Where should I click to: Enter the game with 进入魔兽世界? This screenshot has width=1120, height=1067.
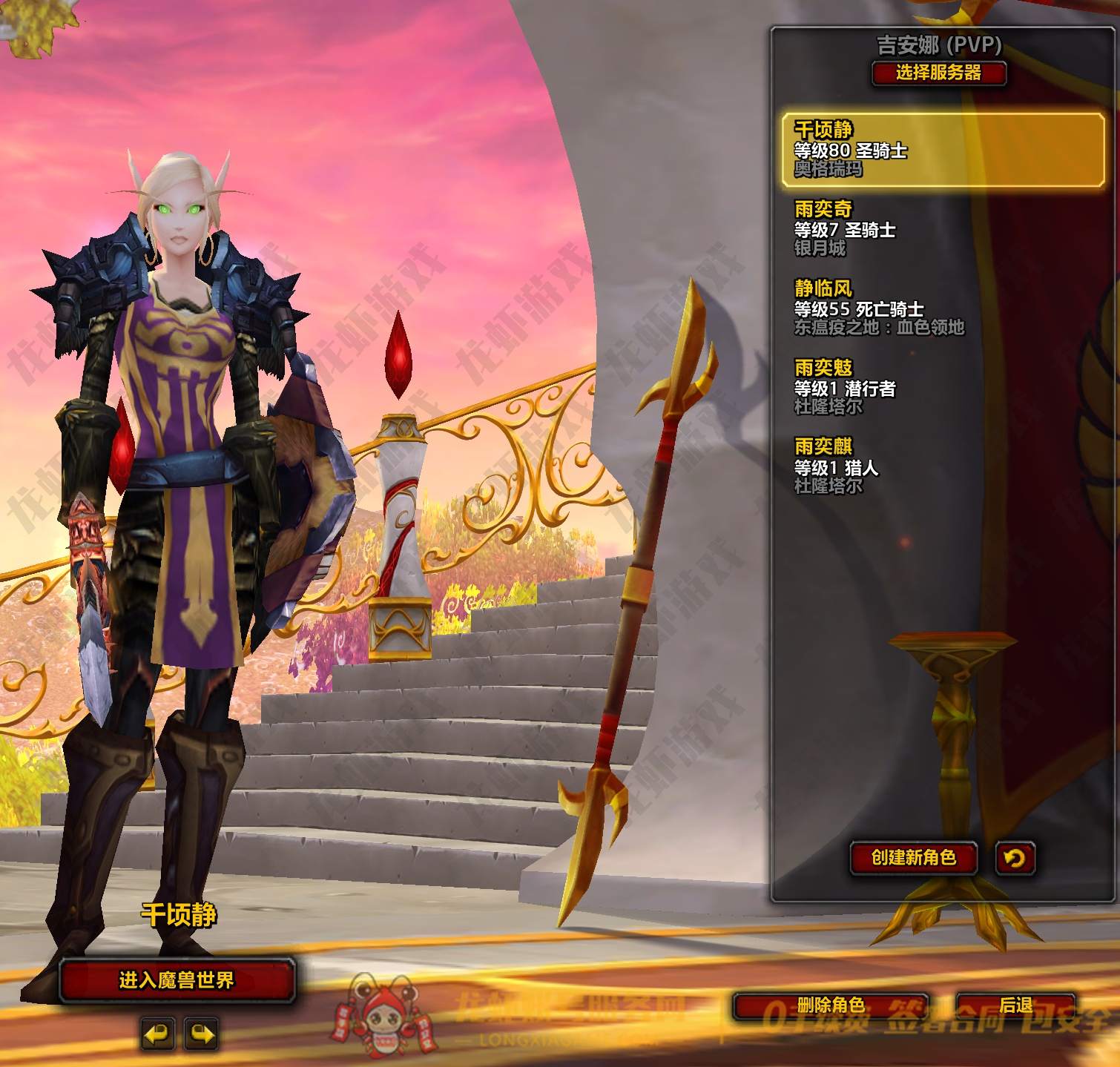click(x=177, y=980)
